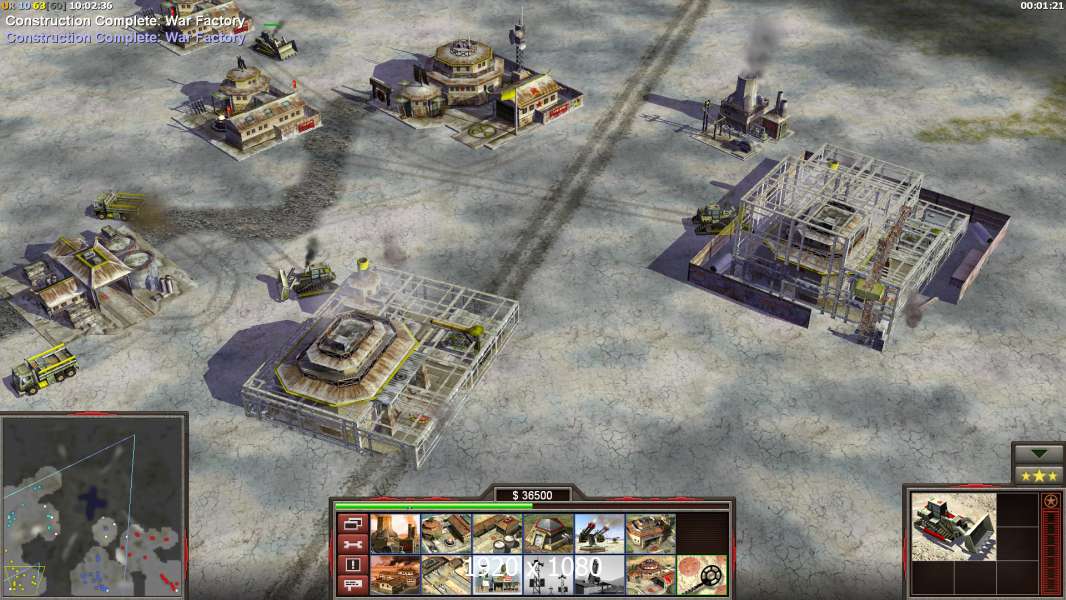Open the three-star General's promotions button

coord(1038,475)
